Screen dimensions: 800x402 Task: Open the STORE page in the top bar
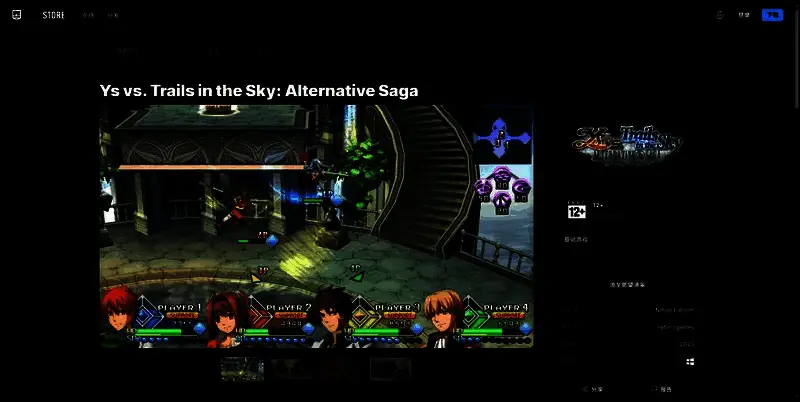(54, 15)
